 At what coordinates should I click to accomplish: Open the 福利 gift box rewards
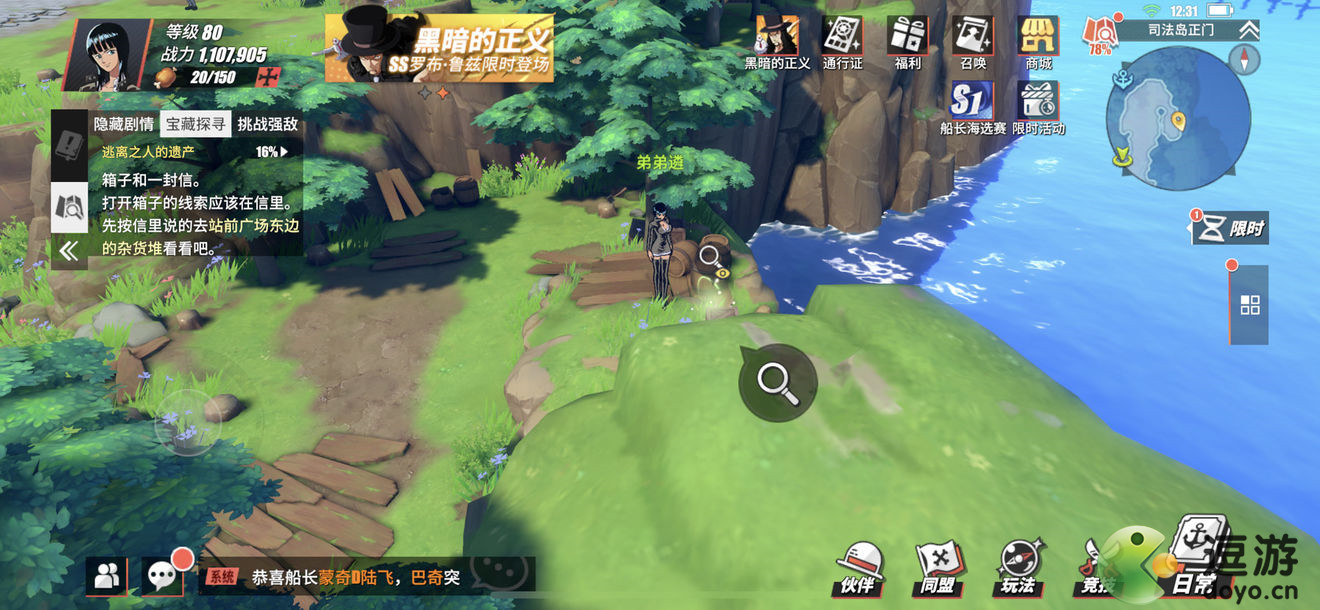tap(907, 42)
